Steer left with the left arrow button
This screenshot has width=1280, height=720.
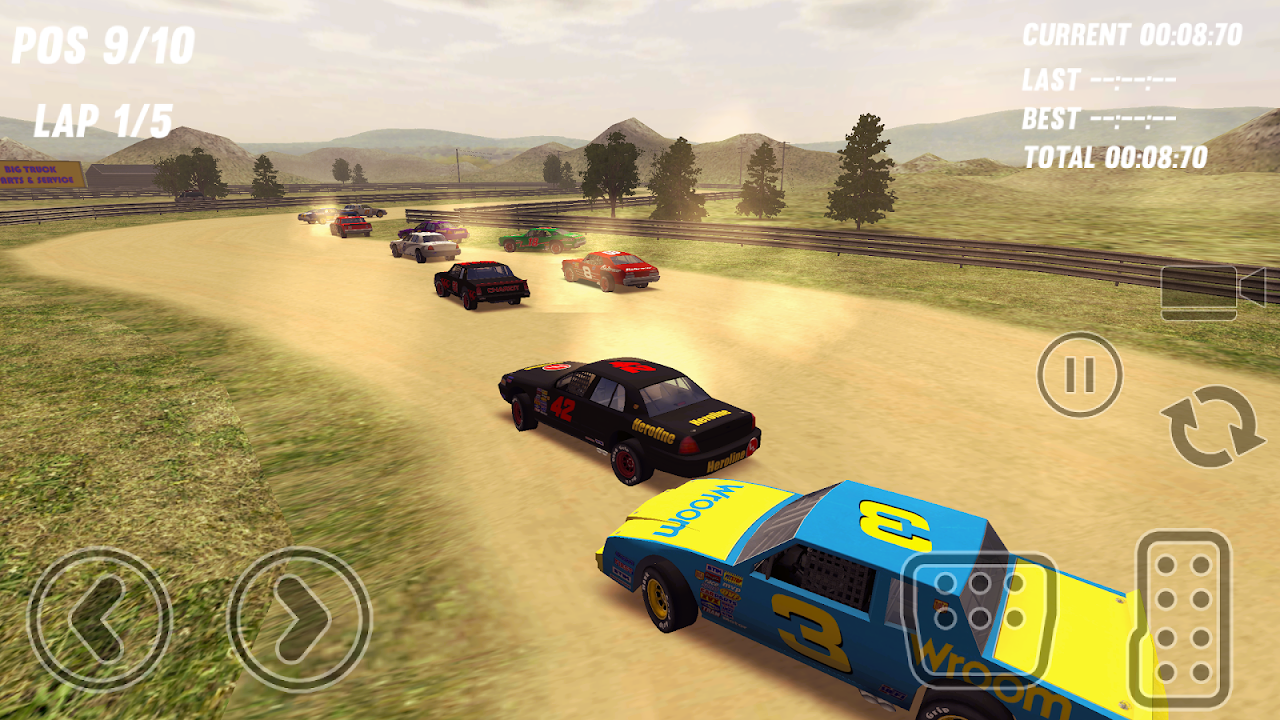tap(99, 619)
